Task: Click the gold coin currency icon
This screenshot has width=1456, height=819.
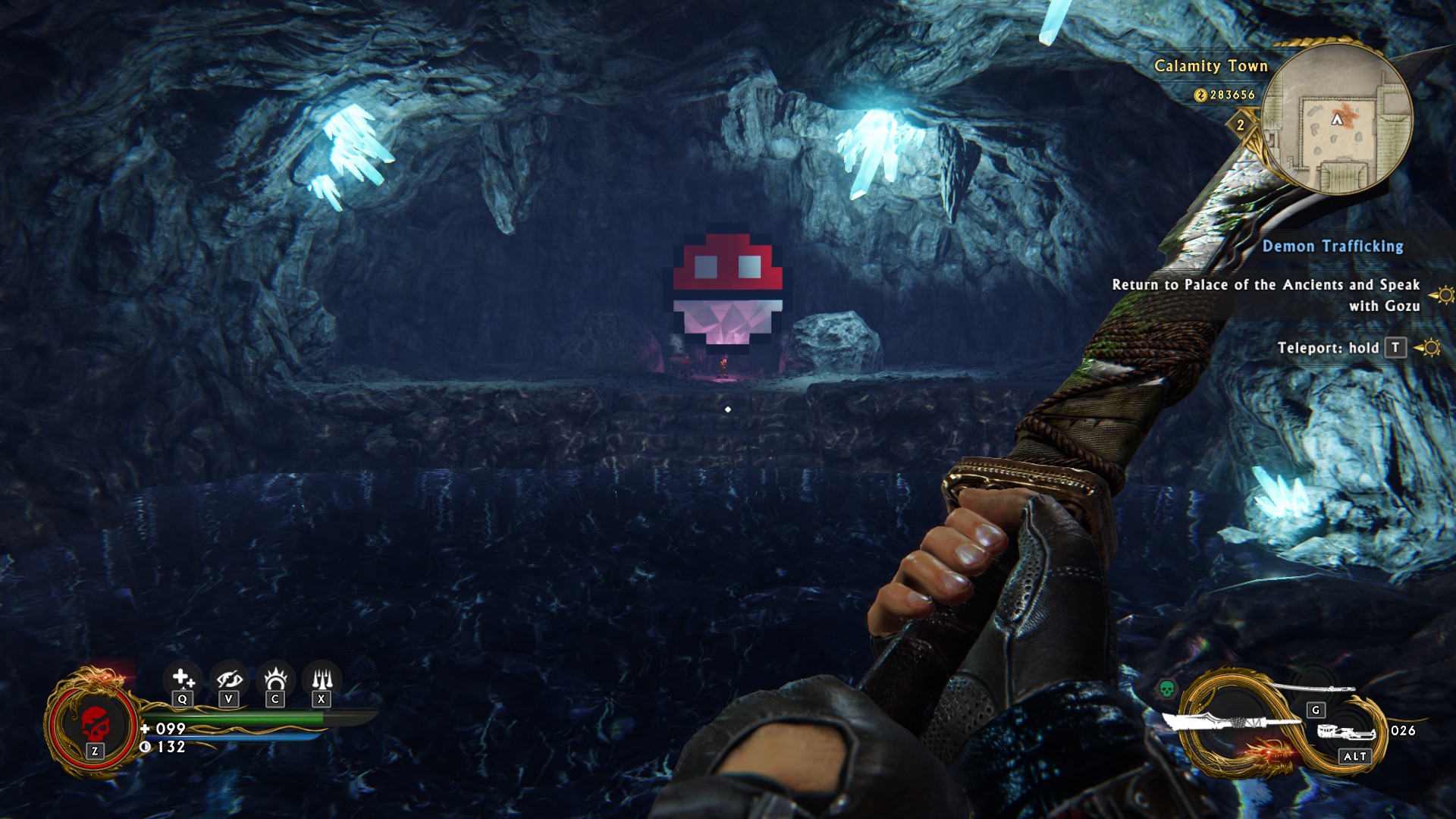Action: click(x=1200, y=96)
